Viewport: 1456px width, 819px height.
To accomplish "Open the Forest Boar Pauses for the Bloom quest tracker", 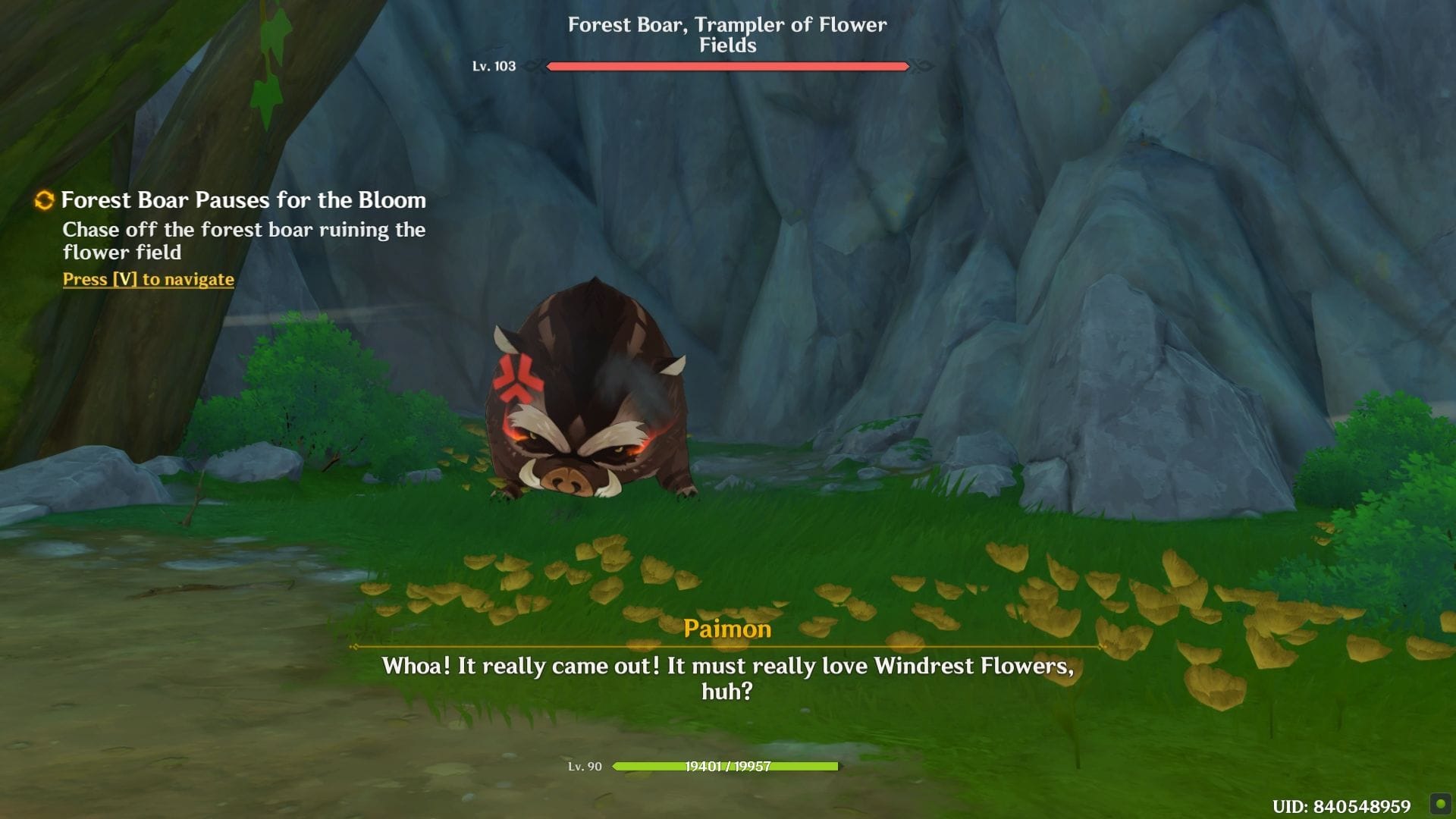I will click(243, 200).
